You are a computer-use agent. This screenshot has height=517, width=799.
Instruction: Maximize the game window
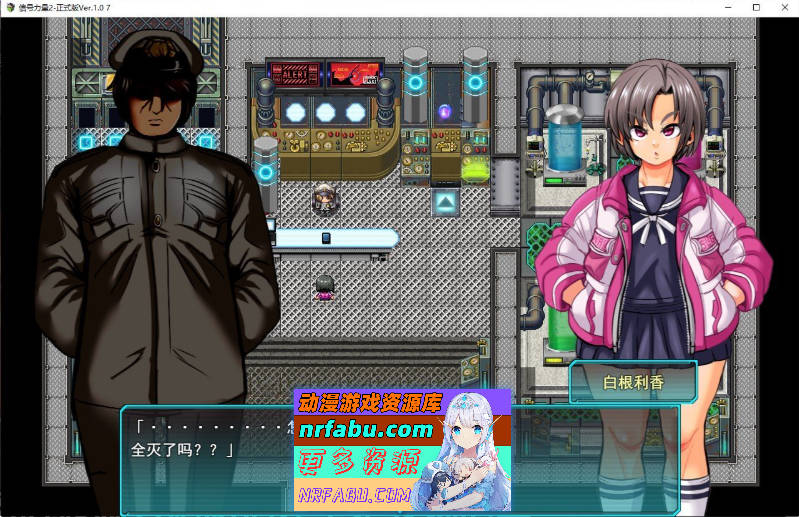tap(755, 7)
